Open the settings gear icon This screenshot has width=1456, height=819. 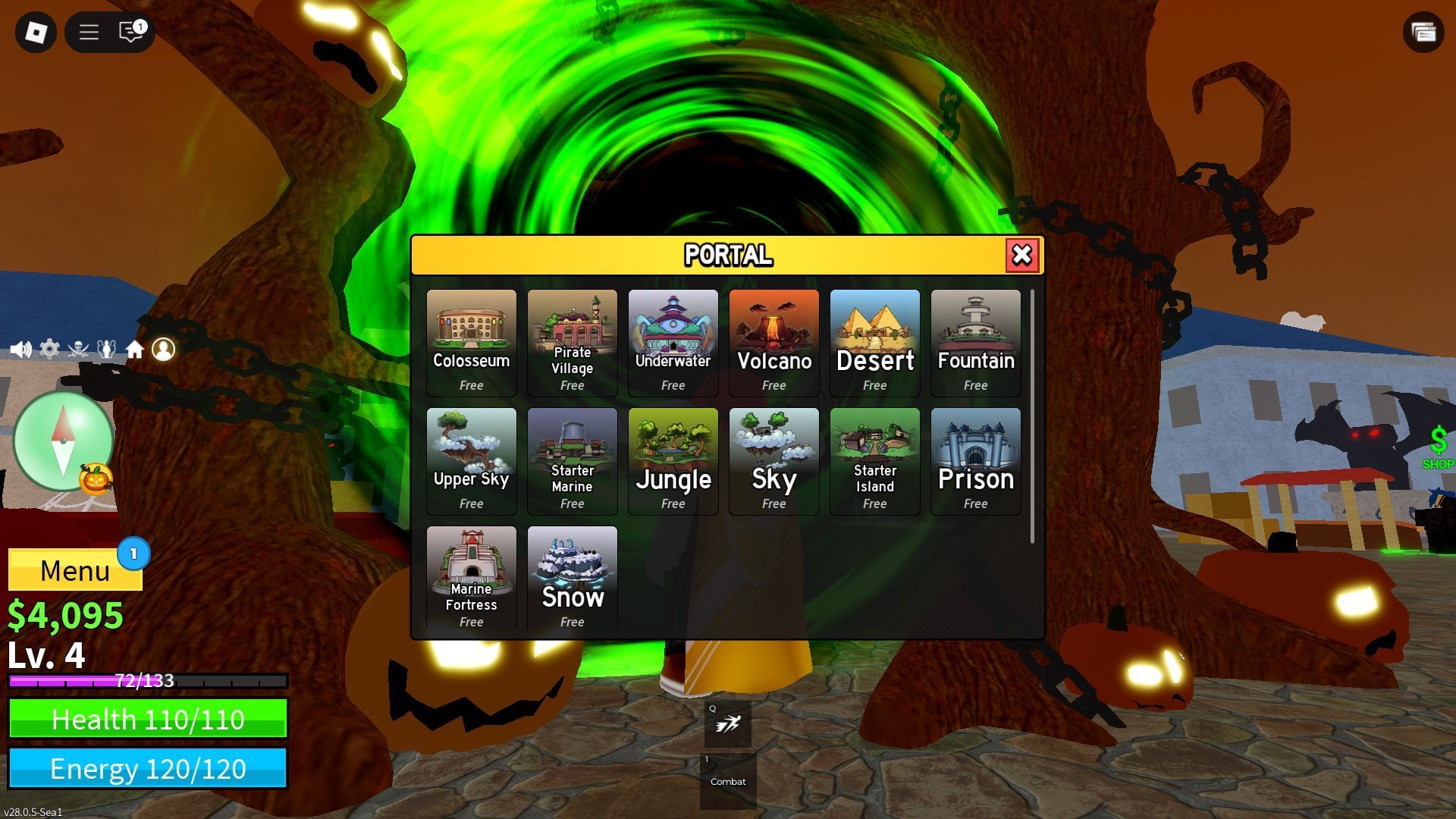49,350
